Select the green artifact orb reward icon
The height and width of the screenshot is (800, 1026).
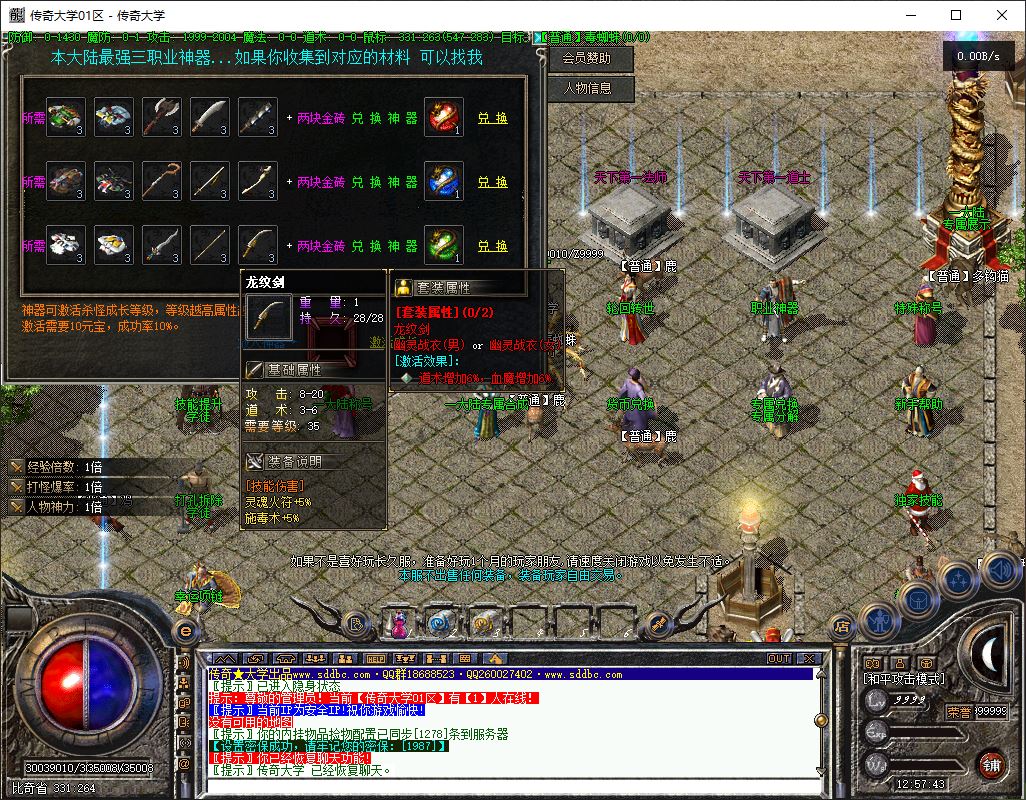[443, 246]
